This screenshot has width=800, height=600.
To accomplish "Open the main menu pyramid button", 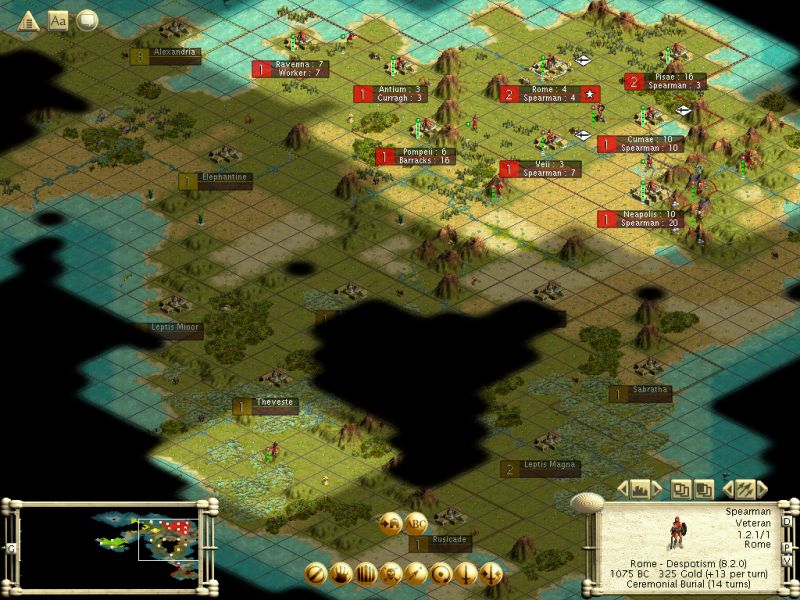I will point(28,19).
